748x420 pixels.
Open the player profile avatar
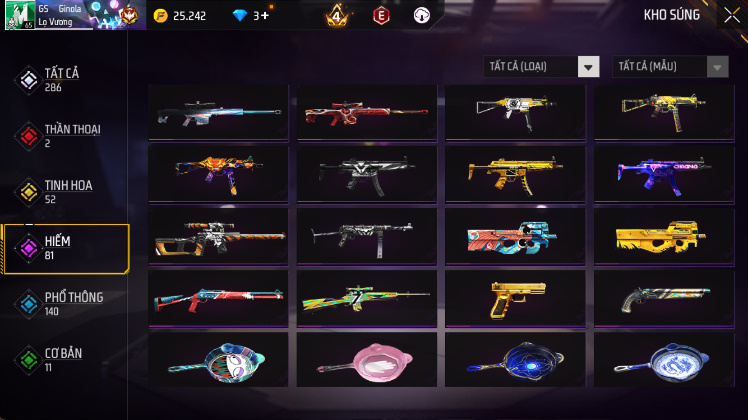[19, 15]
